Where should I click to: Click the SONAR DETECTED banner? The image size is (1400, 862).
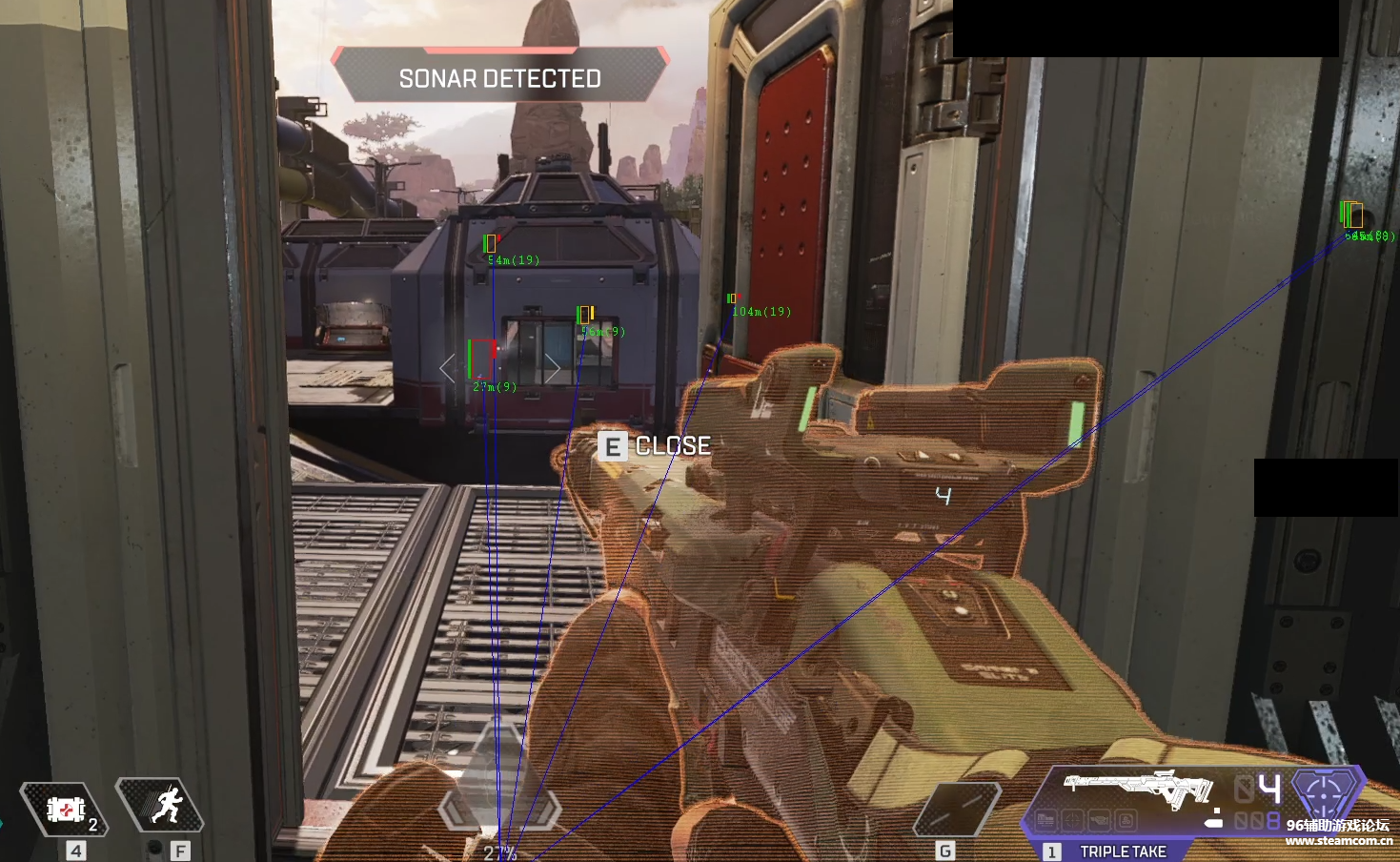coord(499,79)
